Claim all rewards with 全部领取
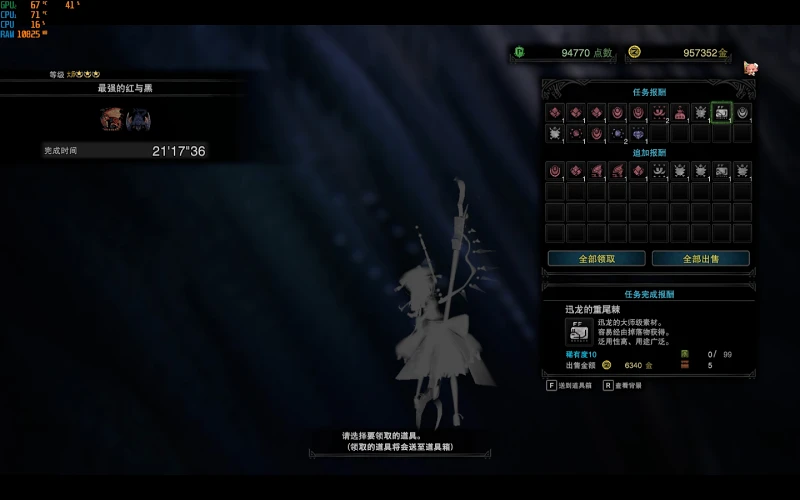The image size is (800, 500). pos(596,258)
